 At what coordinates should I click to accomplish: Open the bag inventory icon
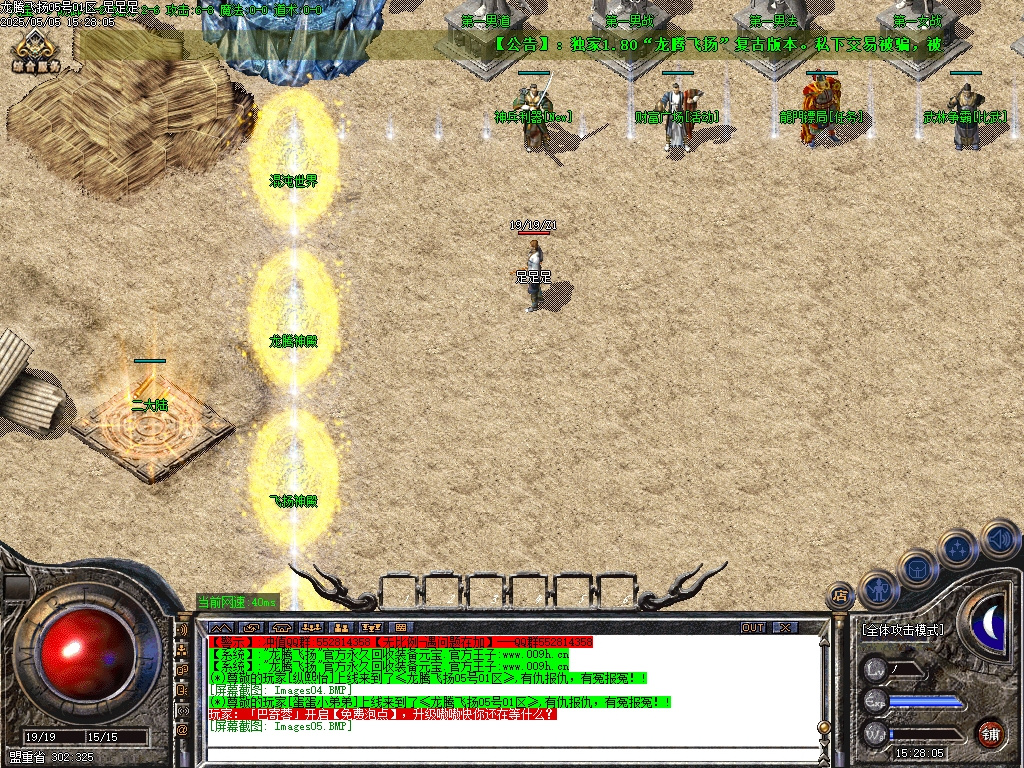(x=918, y=568)
